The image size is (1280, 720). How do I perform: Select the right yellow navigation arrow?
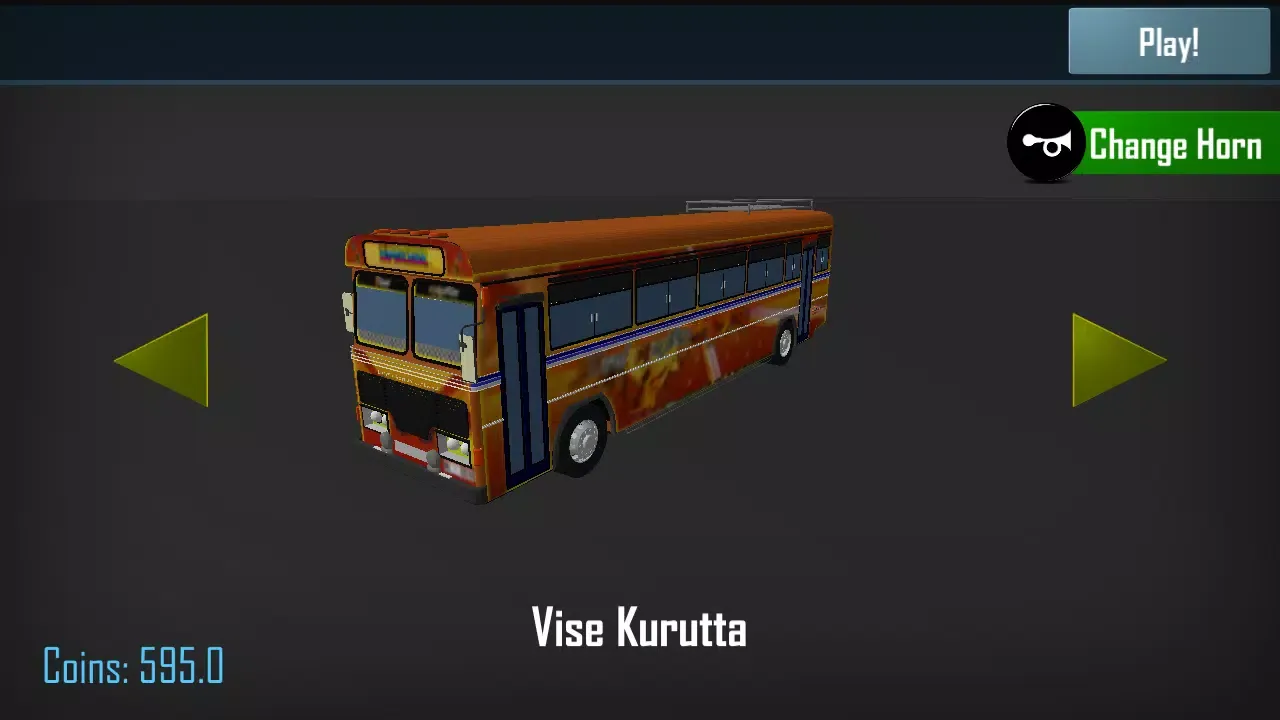pos(1115,360)
